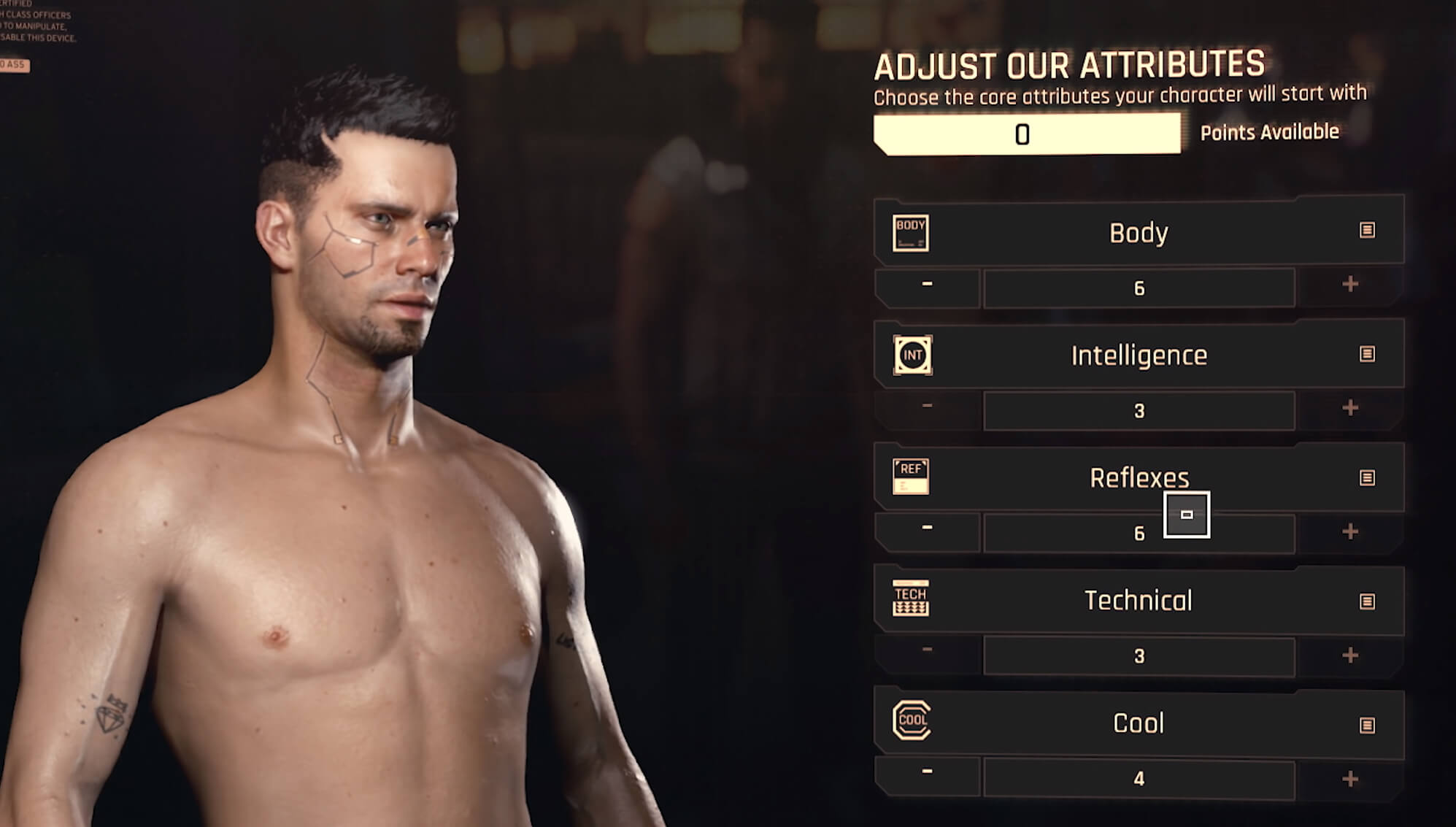Image resolution: width=1456 pixels, height=827 pixels.
Task: Highlight the Cool attribute header row
Action: pos(1138,723)
